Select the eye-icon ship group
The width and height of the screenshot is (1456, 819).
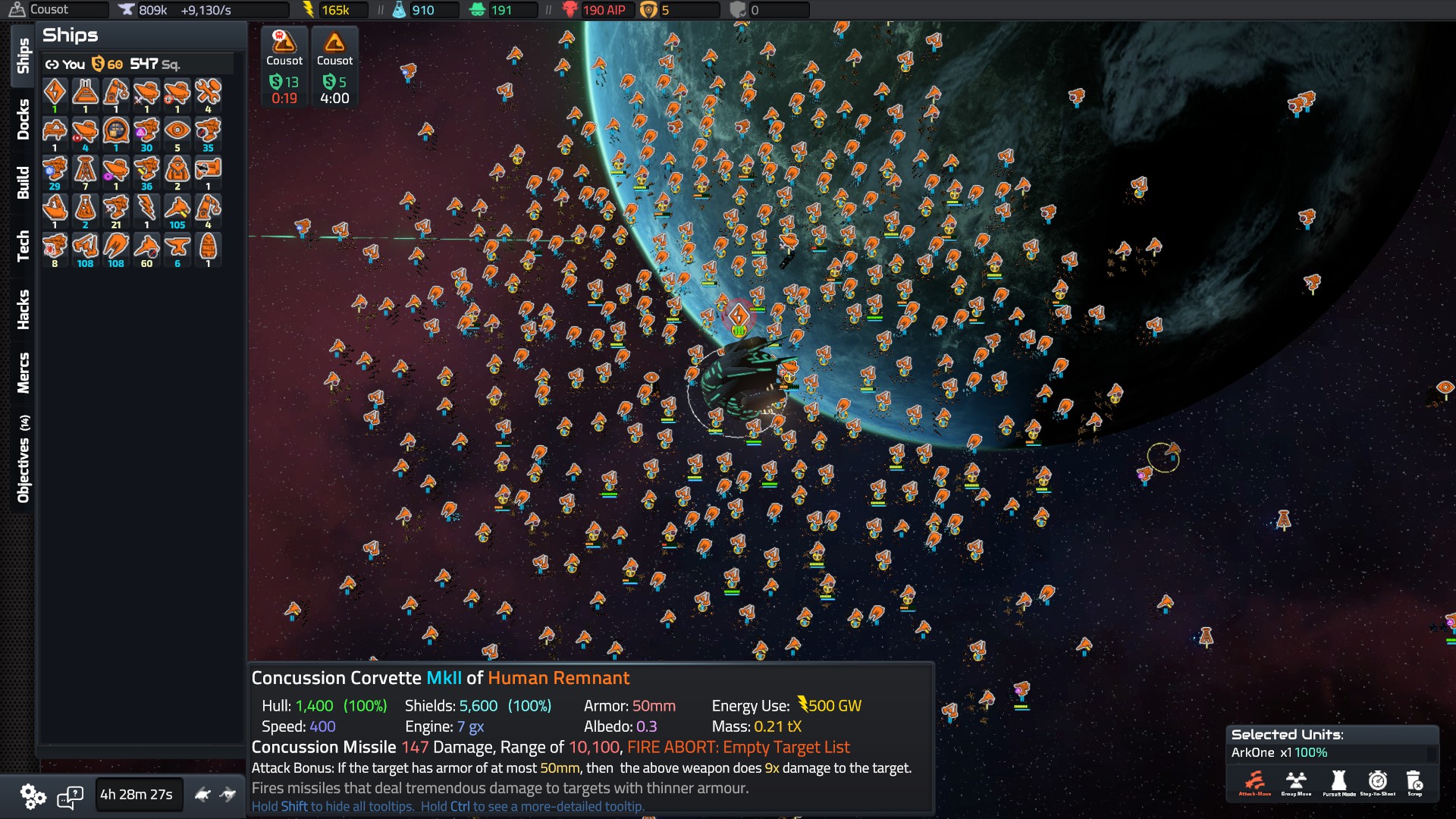(x=177, y=131)
